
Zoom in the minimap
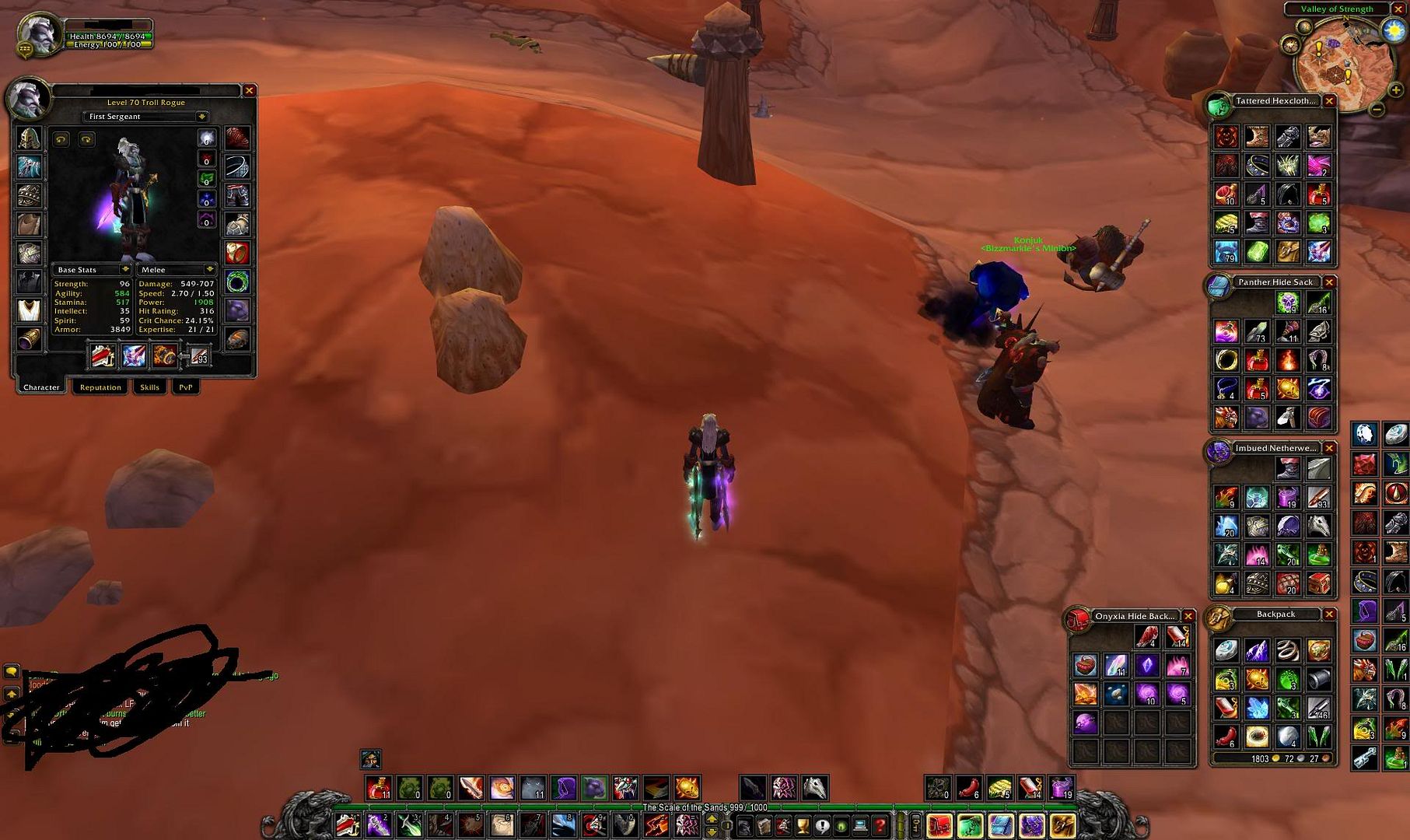tap(1395, 90)
